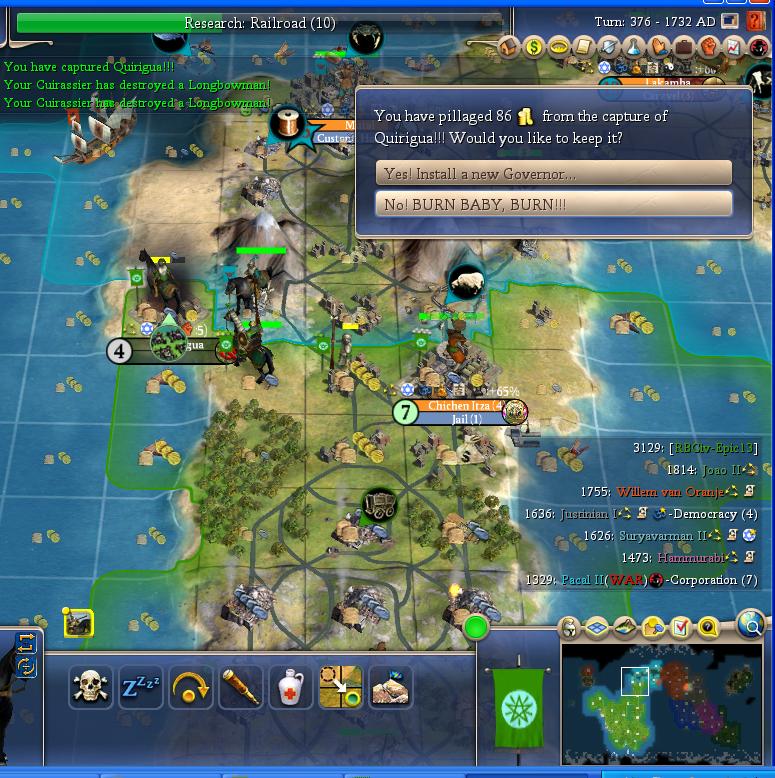Open the Foreign Advisor briefcase icon
This screenshot has width=775, height=778.
point(684,47)
